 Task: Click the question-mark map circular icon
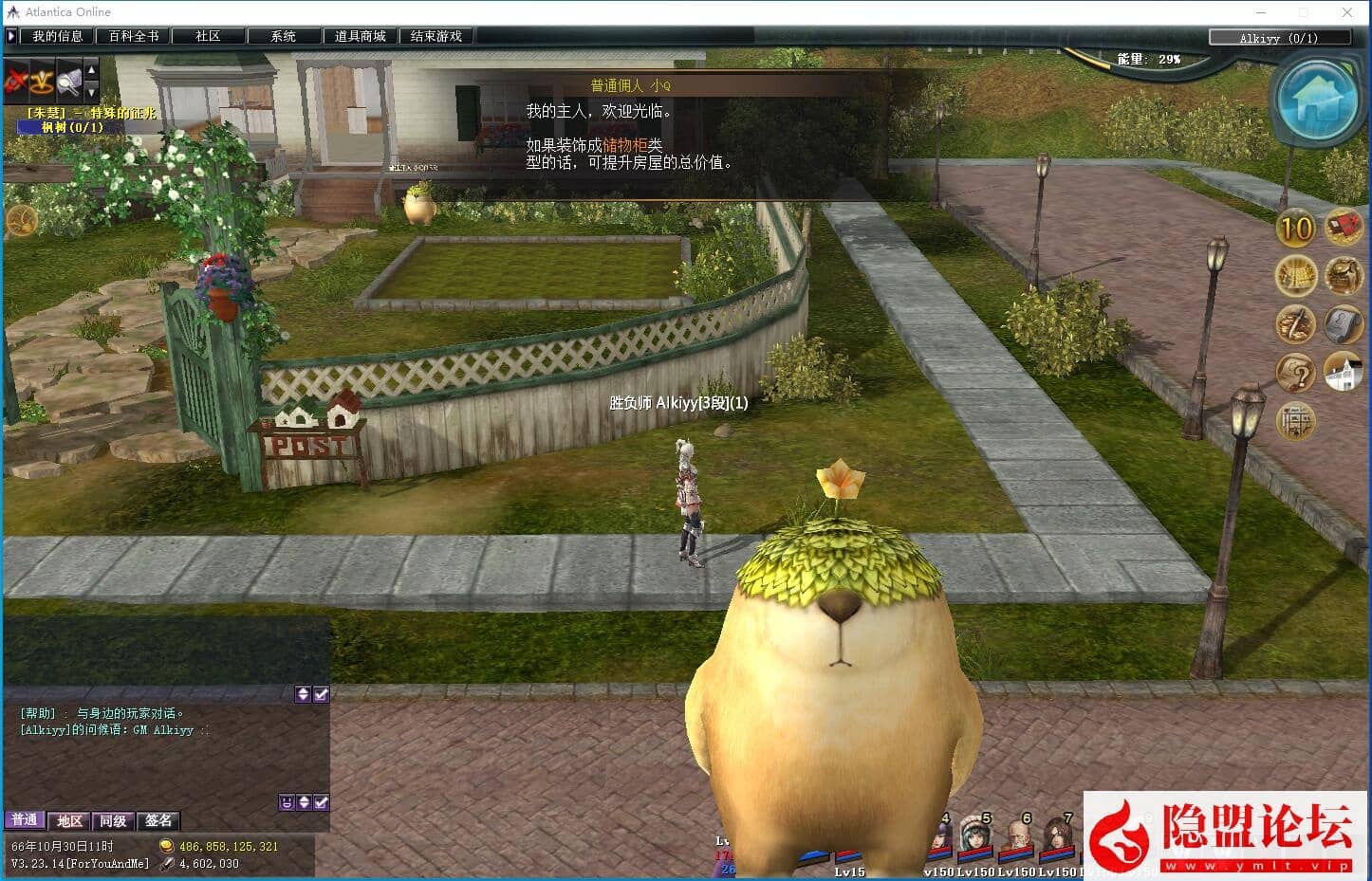pos(1296,374)
